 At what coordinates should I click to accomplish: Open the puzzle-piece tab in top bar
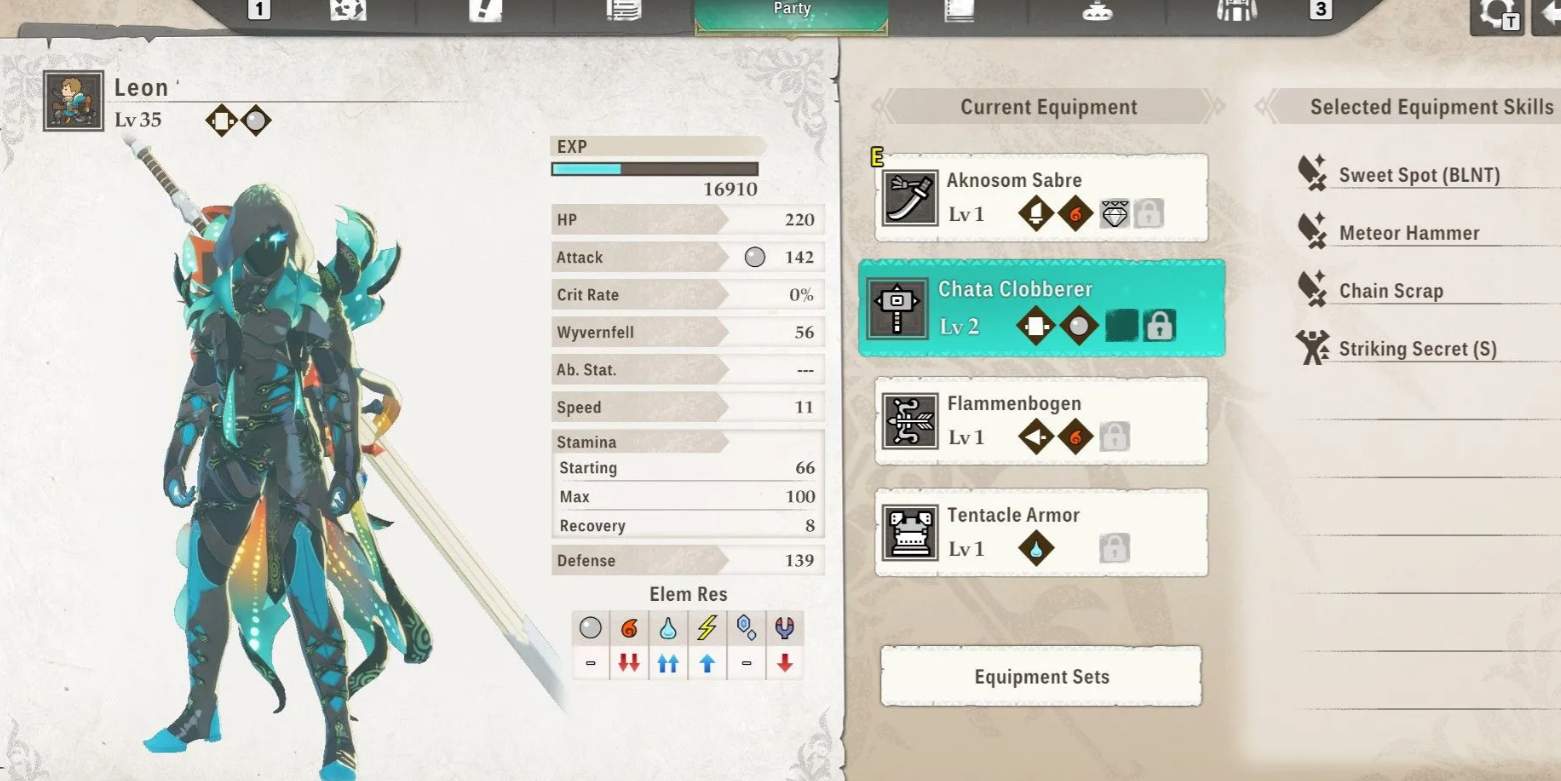(348, 10)
